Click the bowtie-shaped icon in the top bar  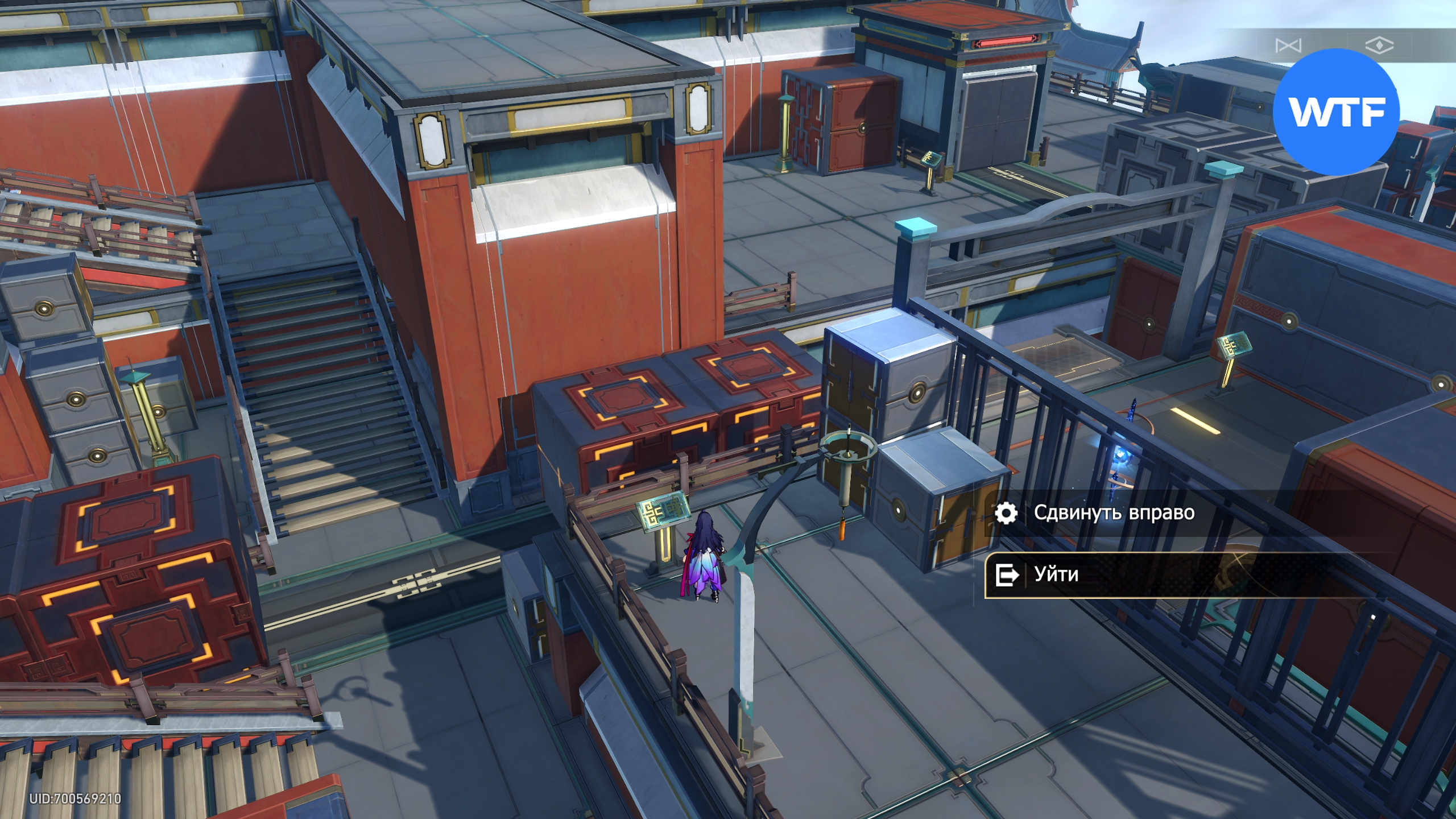pyautogui.click(x=1288, y=45)
